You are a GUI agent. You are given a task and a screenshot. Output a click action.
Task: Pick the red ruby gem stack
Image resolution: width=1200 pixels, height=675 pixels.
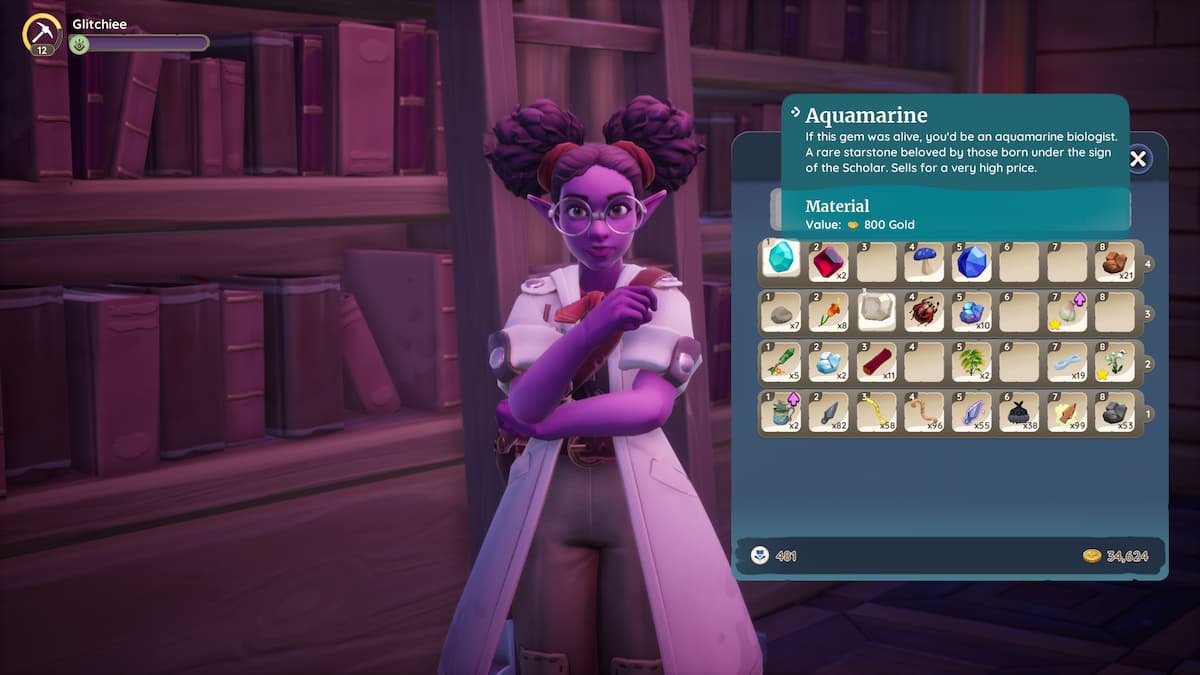click(828, 262)
